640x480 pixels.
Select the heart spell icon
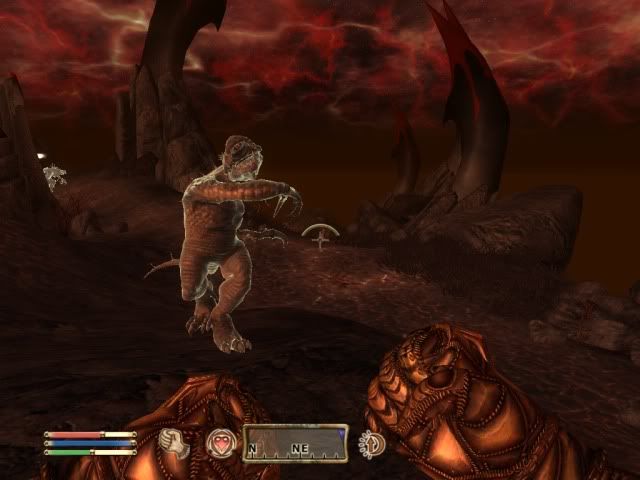point(219,442)
